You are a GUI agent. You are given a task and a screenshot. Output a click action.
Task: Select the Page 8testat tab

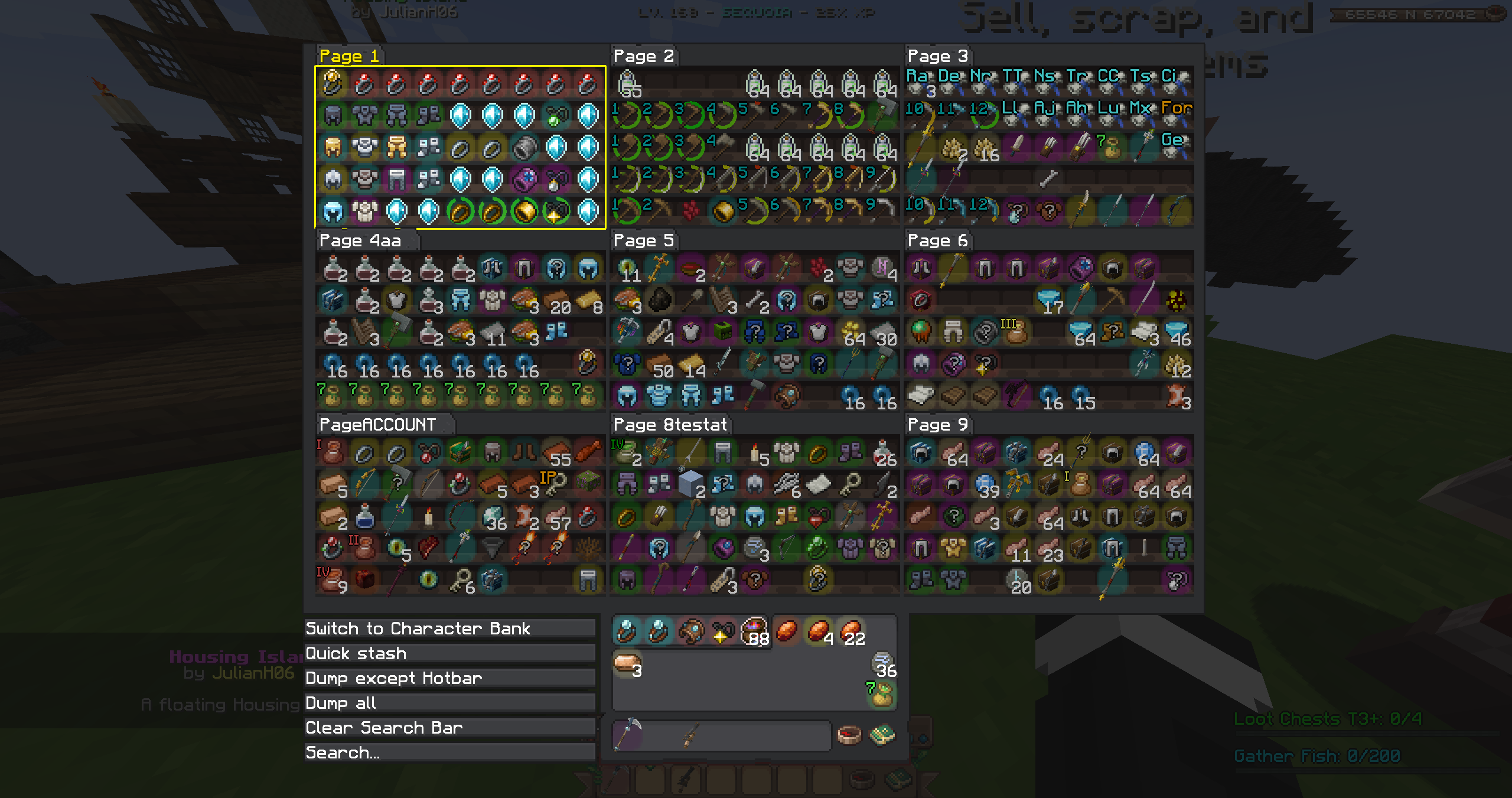coord(670,425)
